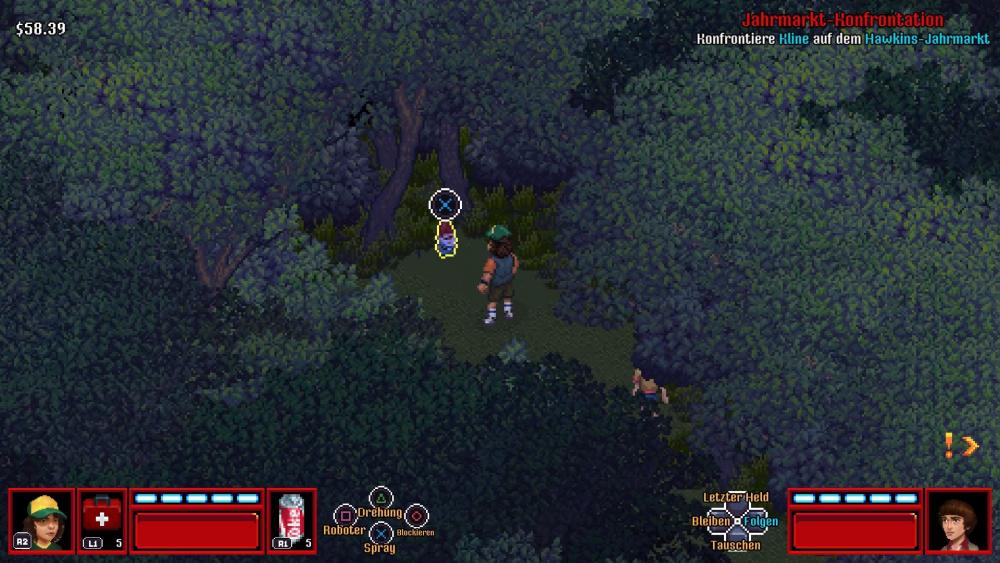Select the partner portrait with brown hair
The width and height of the screenshot is (1000, 563).
tap(958, 520)
